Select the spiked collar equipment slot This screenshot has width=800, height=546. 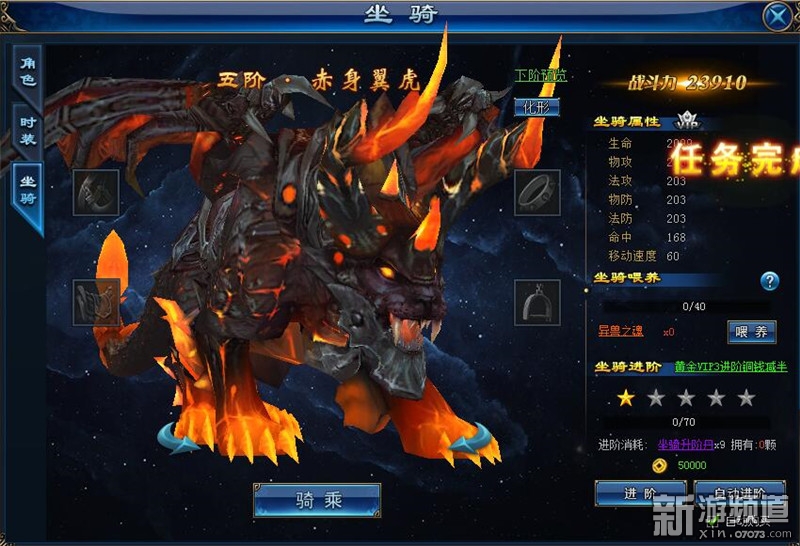(x=537, y=193)
